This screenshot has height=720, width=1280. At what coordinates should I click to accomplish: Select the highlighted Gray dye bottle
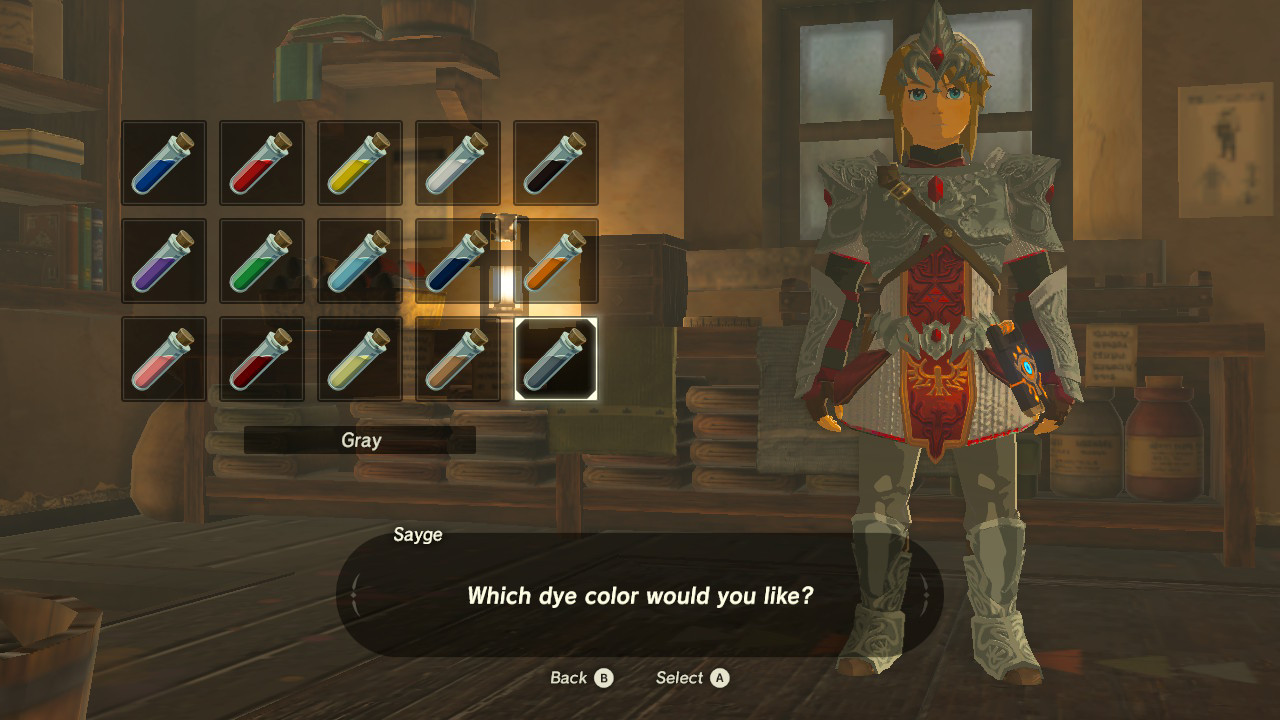(x=555, y=358)
